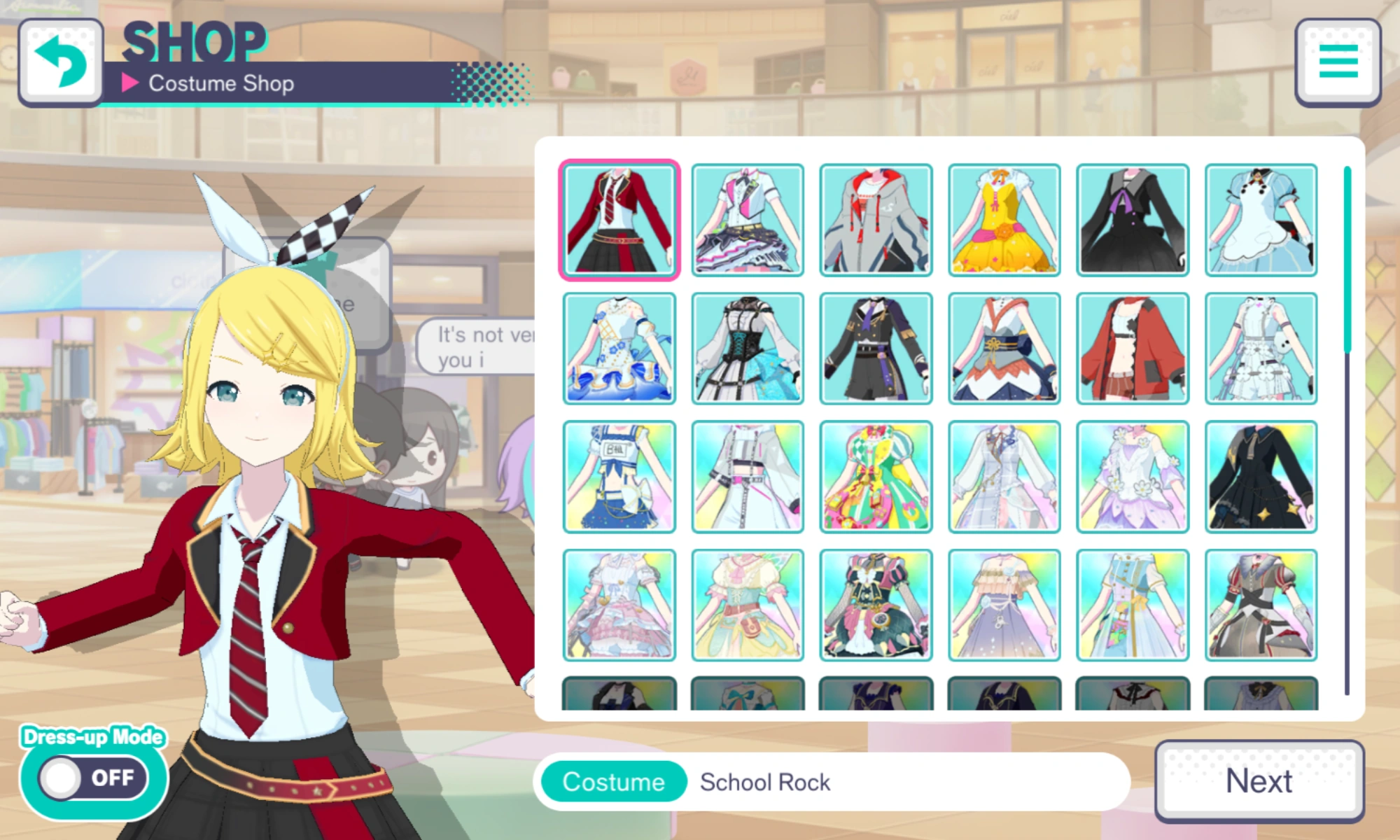Select the colorful green jester-style dress

pos(876,476)
